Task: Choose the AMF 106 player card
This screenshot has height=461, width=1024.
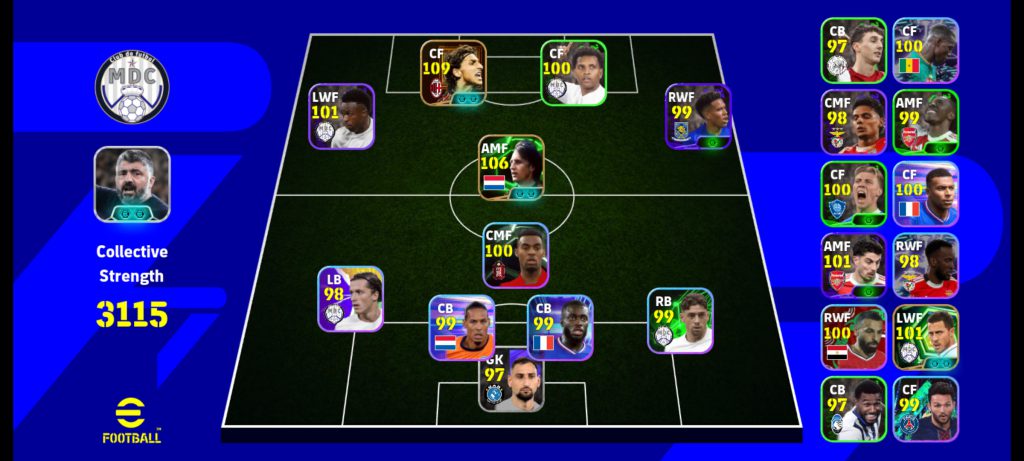Action: pos(511,168)
